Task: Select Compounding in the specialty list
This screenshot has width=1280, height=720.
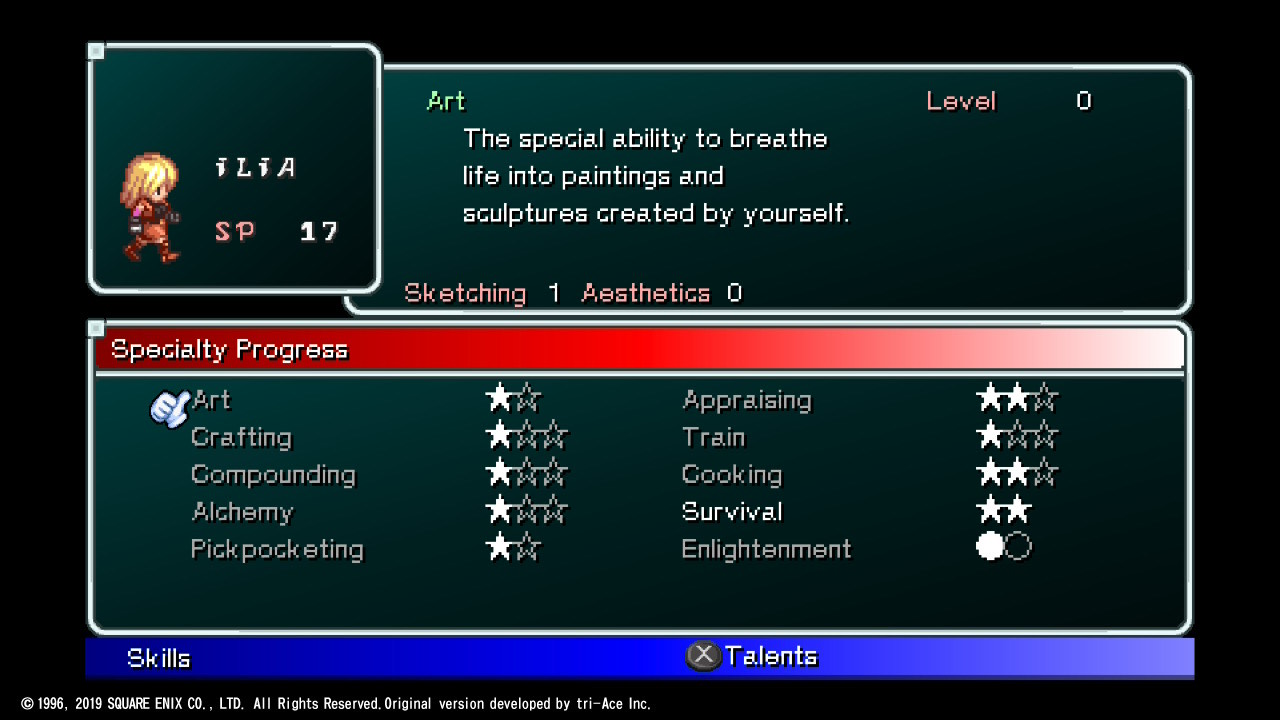Action: click(x=273, y=474)
